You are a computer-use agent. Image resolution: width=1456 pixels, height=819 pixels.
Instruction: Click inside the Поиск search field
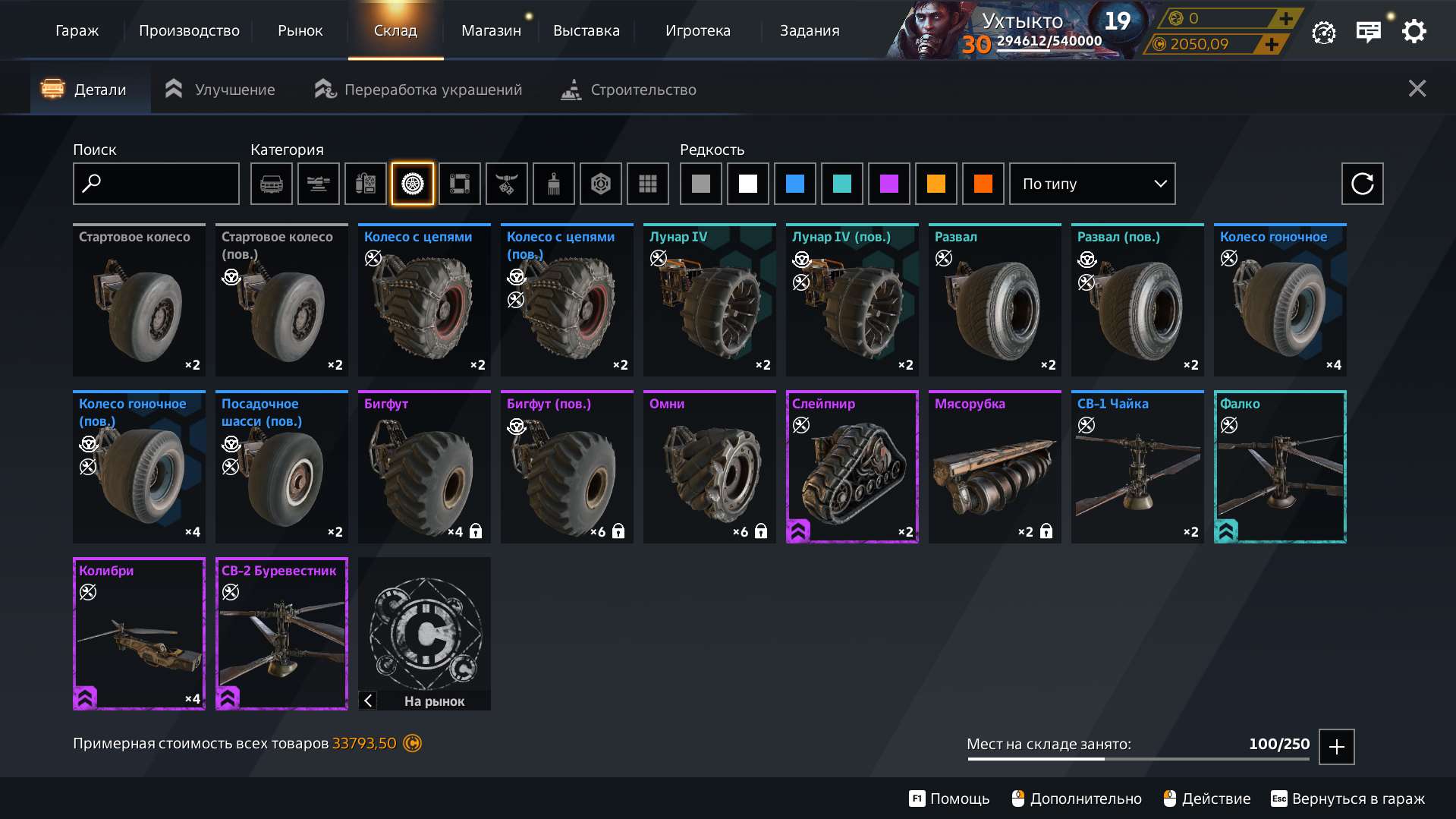coord(156,183)
